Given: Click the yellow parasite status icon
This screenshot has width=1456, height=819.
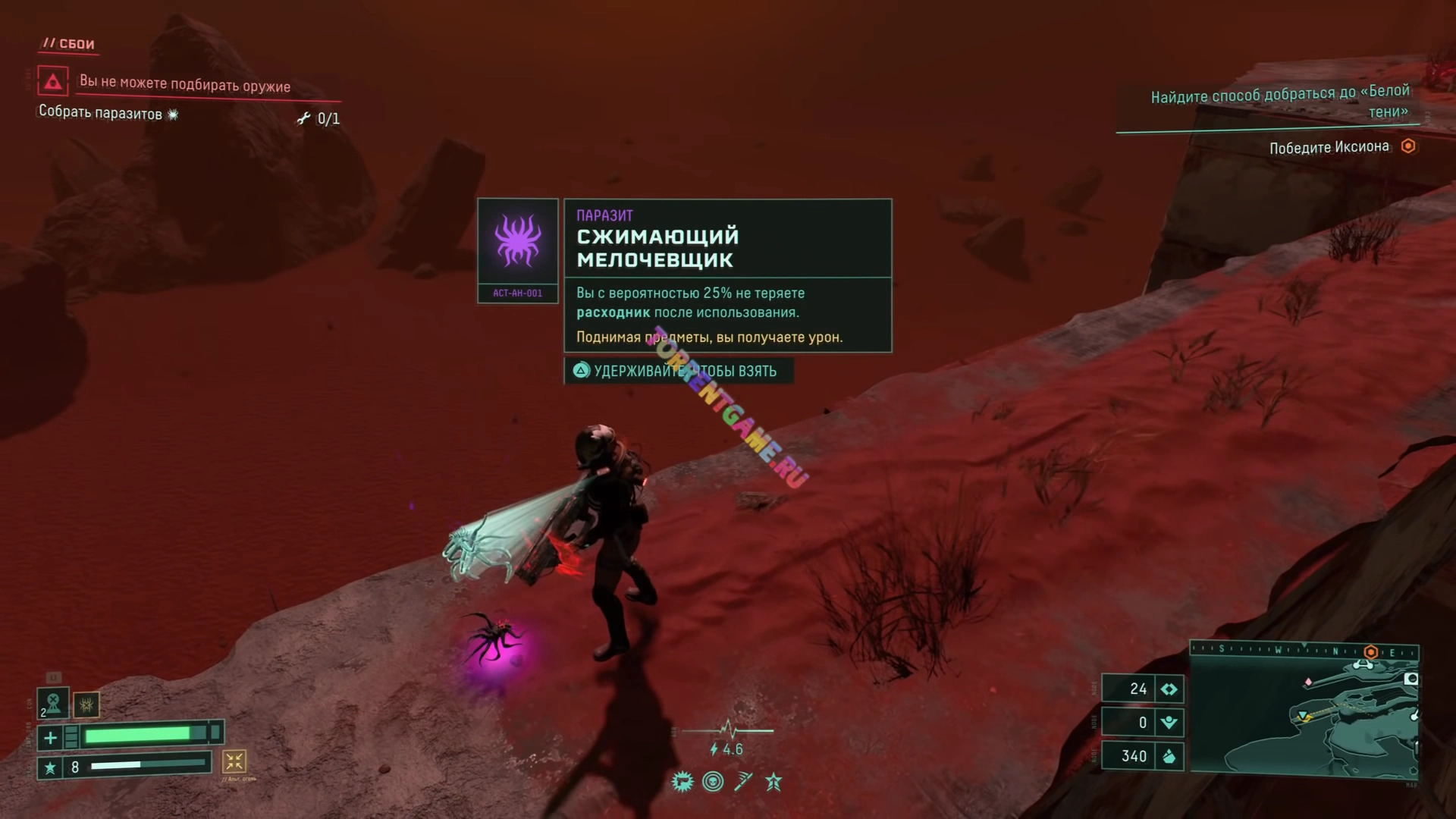Looking at the screenshot, I should (86, 705).
